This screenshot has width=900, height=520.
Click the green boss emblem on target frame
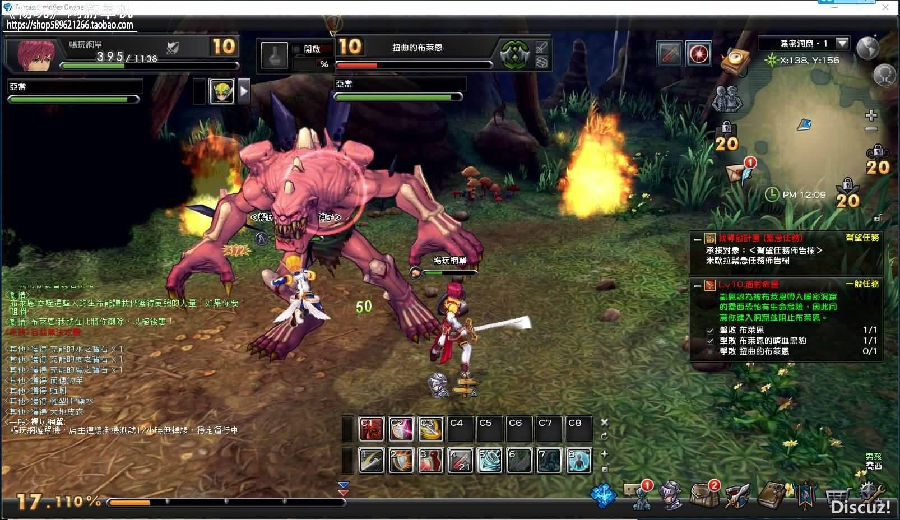point(514,53)
